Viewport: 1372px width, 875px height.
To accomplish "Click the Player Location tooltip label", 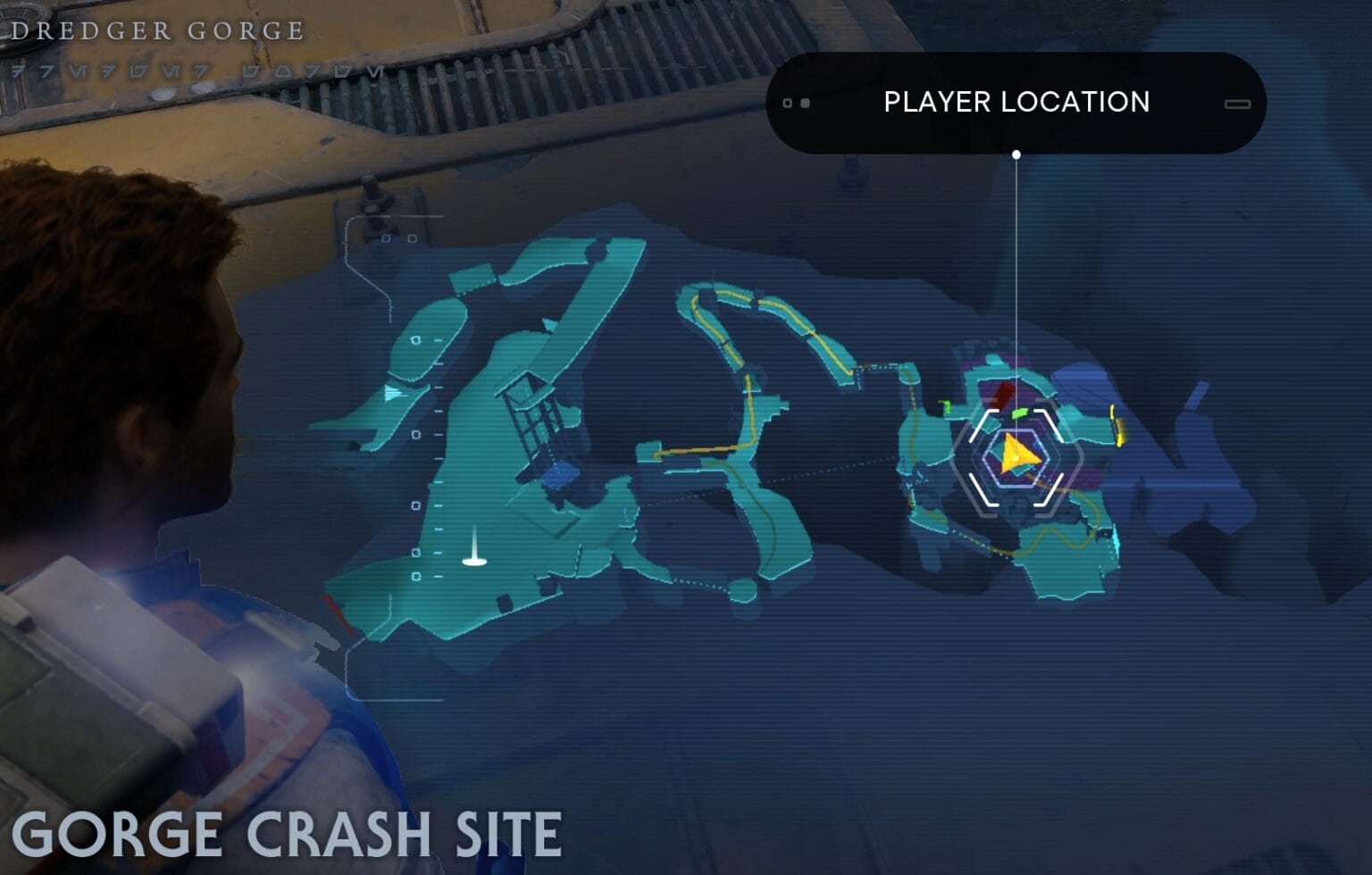I will [x=1016, y=103].
